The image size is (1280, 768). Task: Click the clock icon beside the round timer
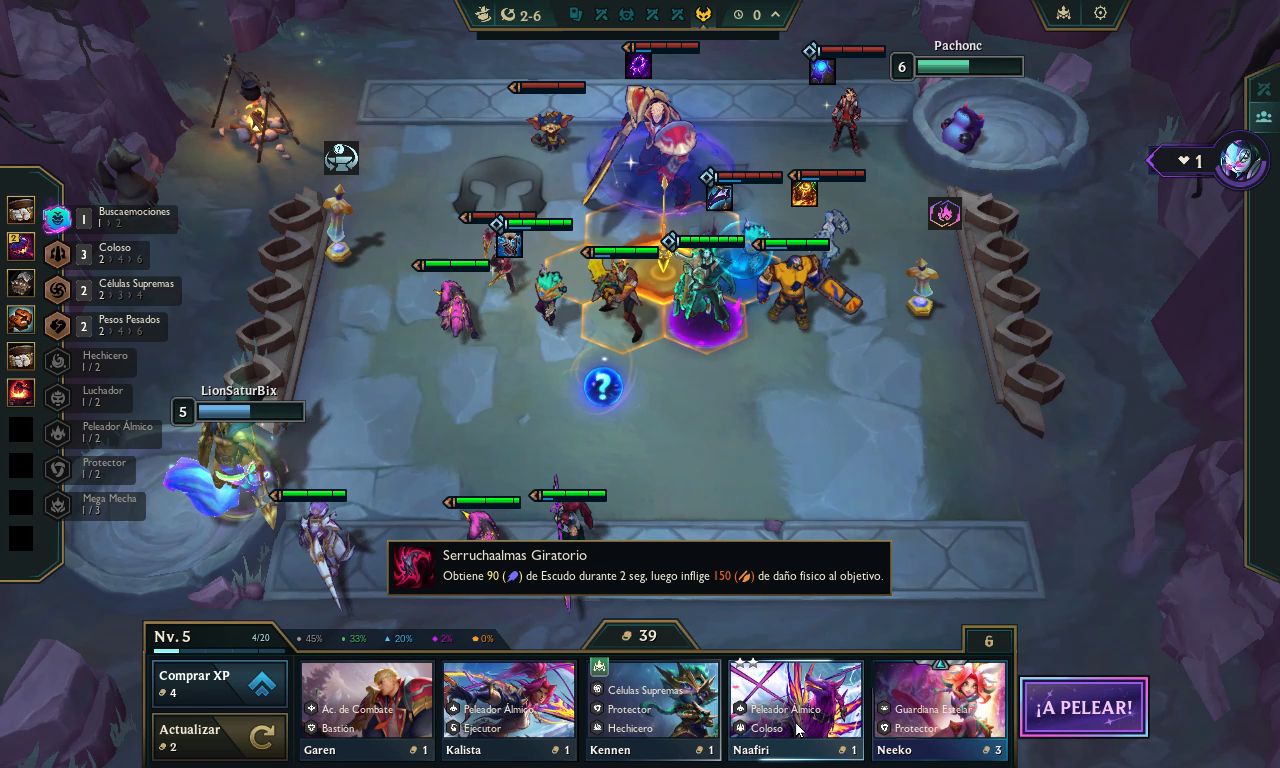click(737, 14)
